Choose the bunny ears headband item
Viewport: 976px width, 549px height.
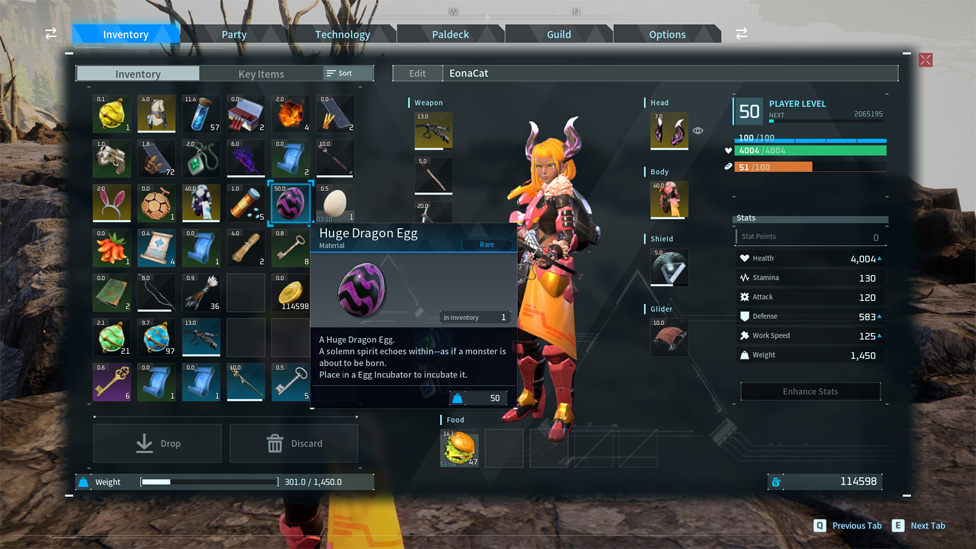point(112,203)
